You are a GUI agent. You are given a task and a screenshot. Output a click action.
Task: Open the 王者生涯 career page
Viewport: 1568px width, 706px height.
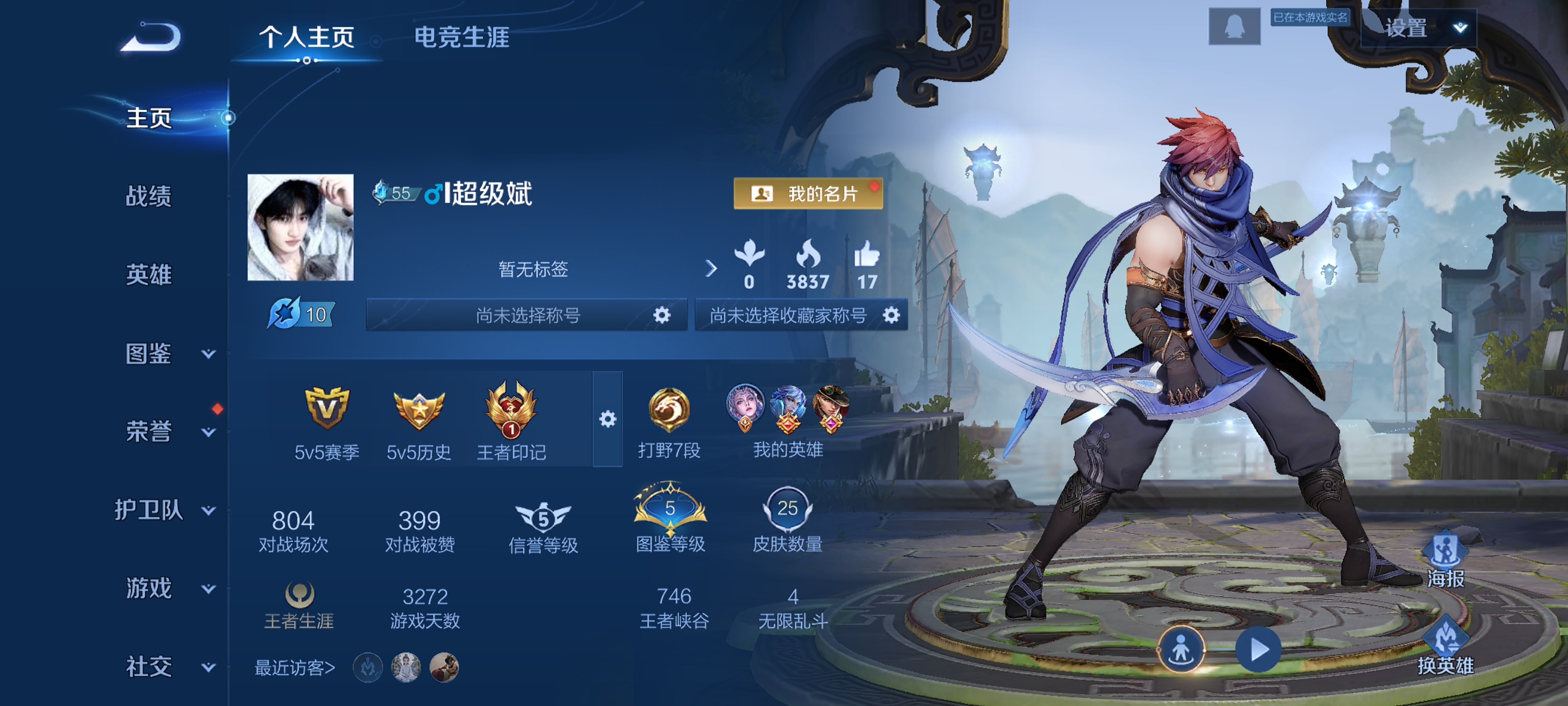(x=299, y=605)
